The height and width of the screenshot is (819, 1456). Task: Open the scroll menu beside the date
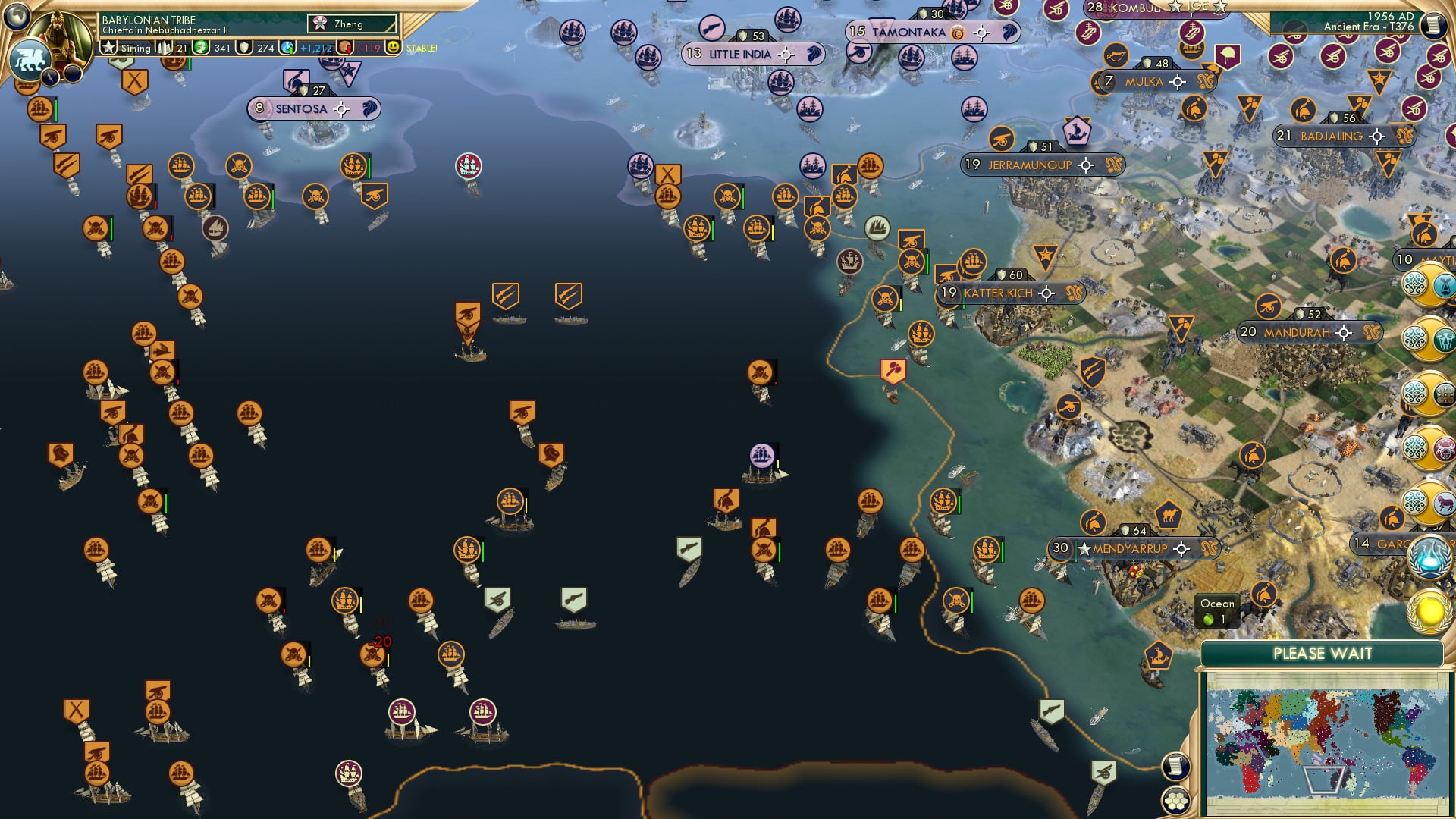[x=1433, y=24]
